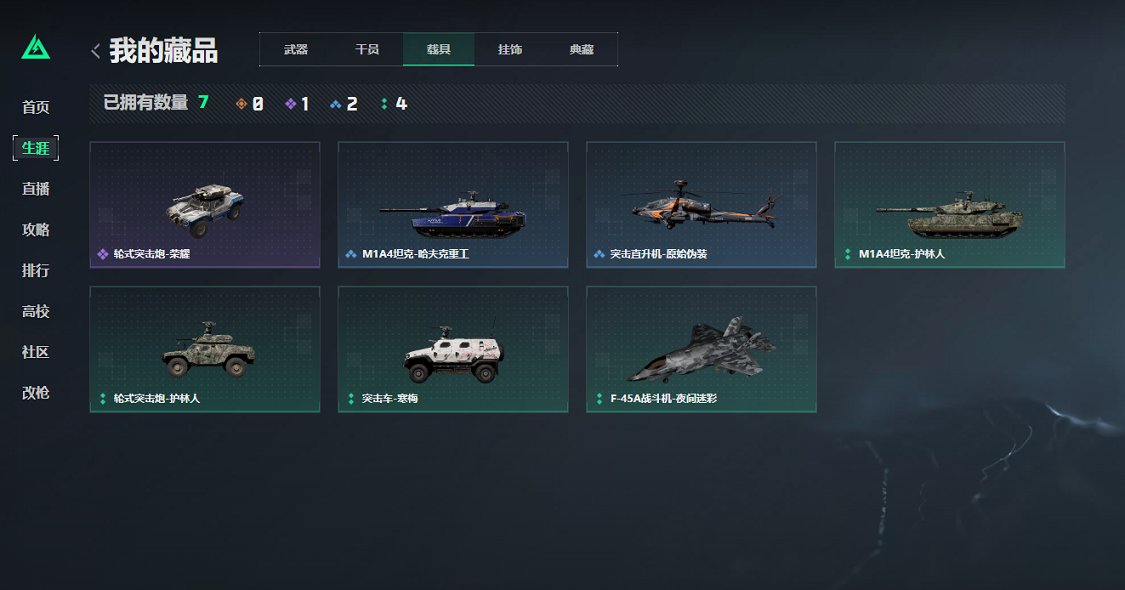Switch to the 武器 tab
This screenshot has height=590, width=1125.
(x=295, y=49)
